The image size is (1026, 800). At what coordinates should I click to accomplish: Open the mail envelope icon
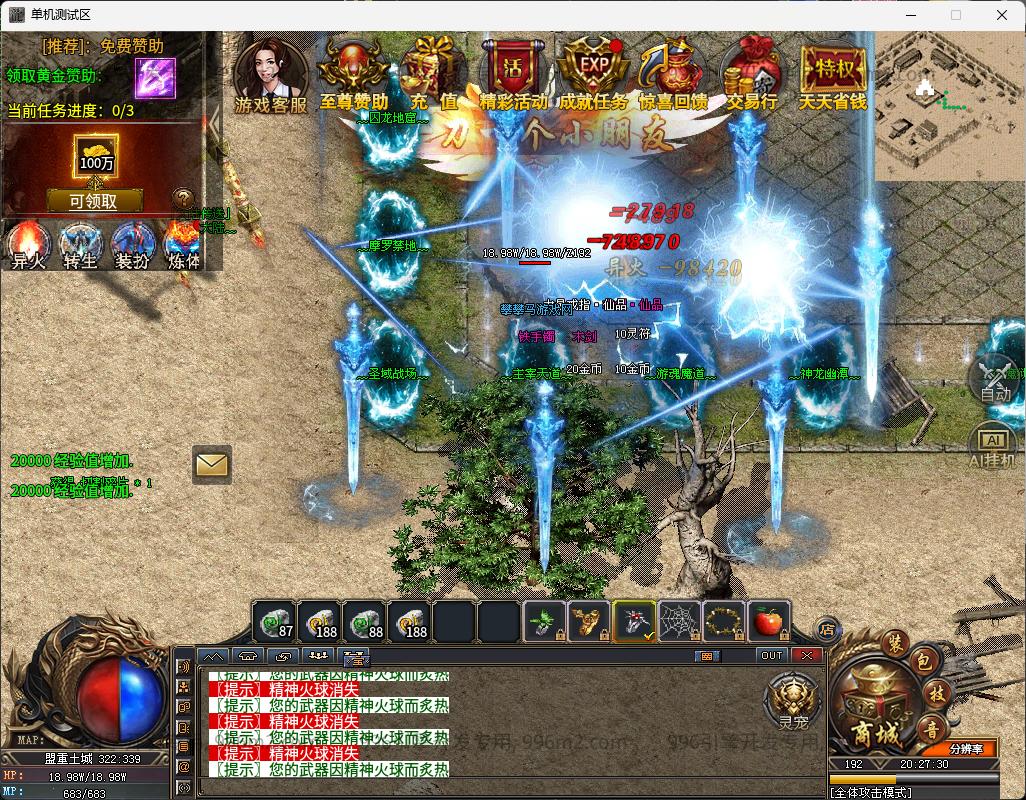click(211, 464)
